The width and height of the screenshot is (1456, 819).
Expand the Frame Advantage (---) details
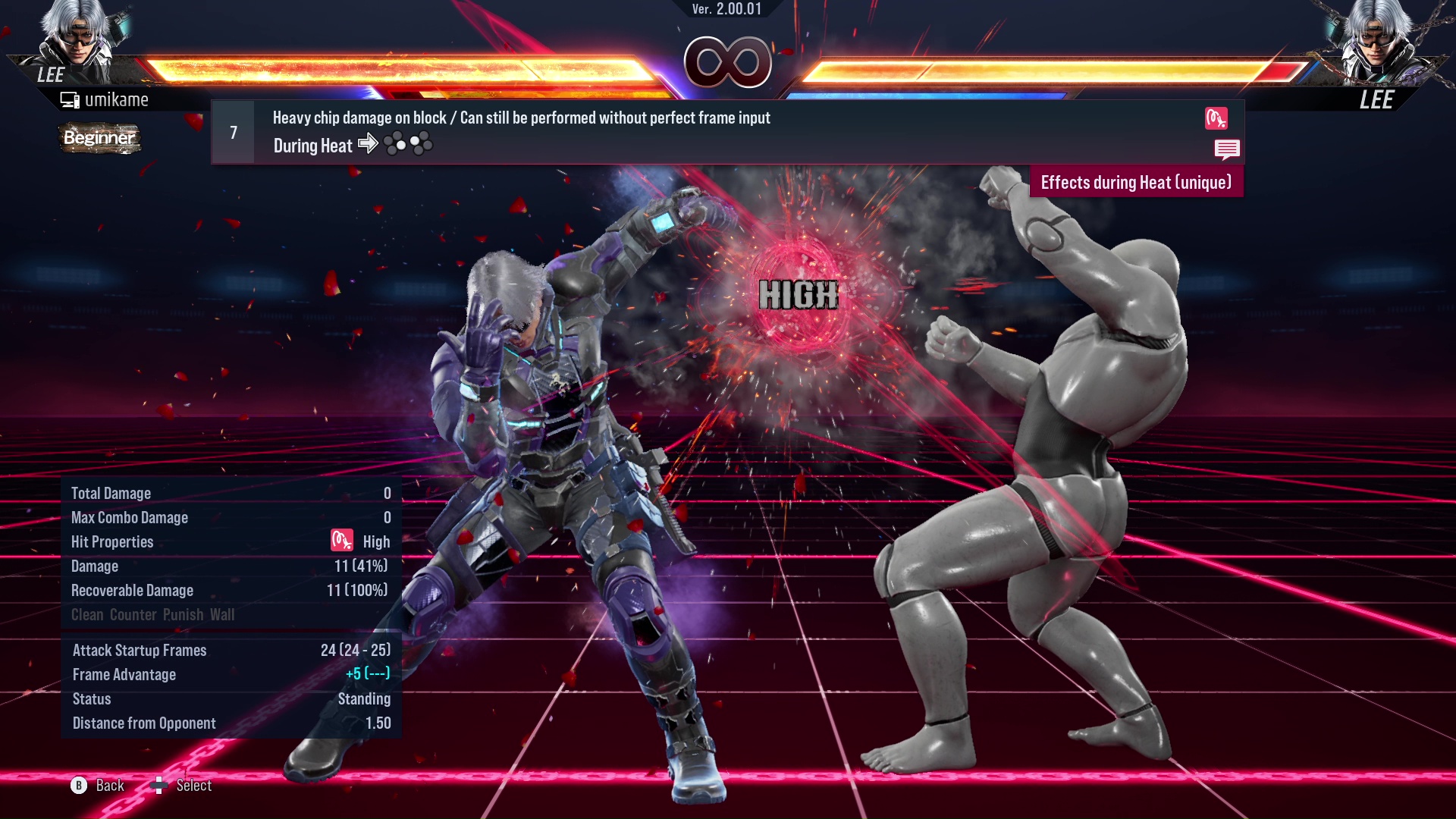[x=375, y=674]
